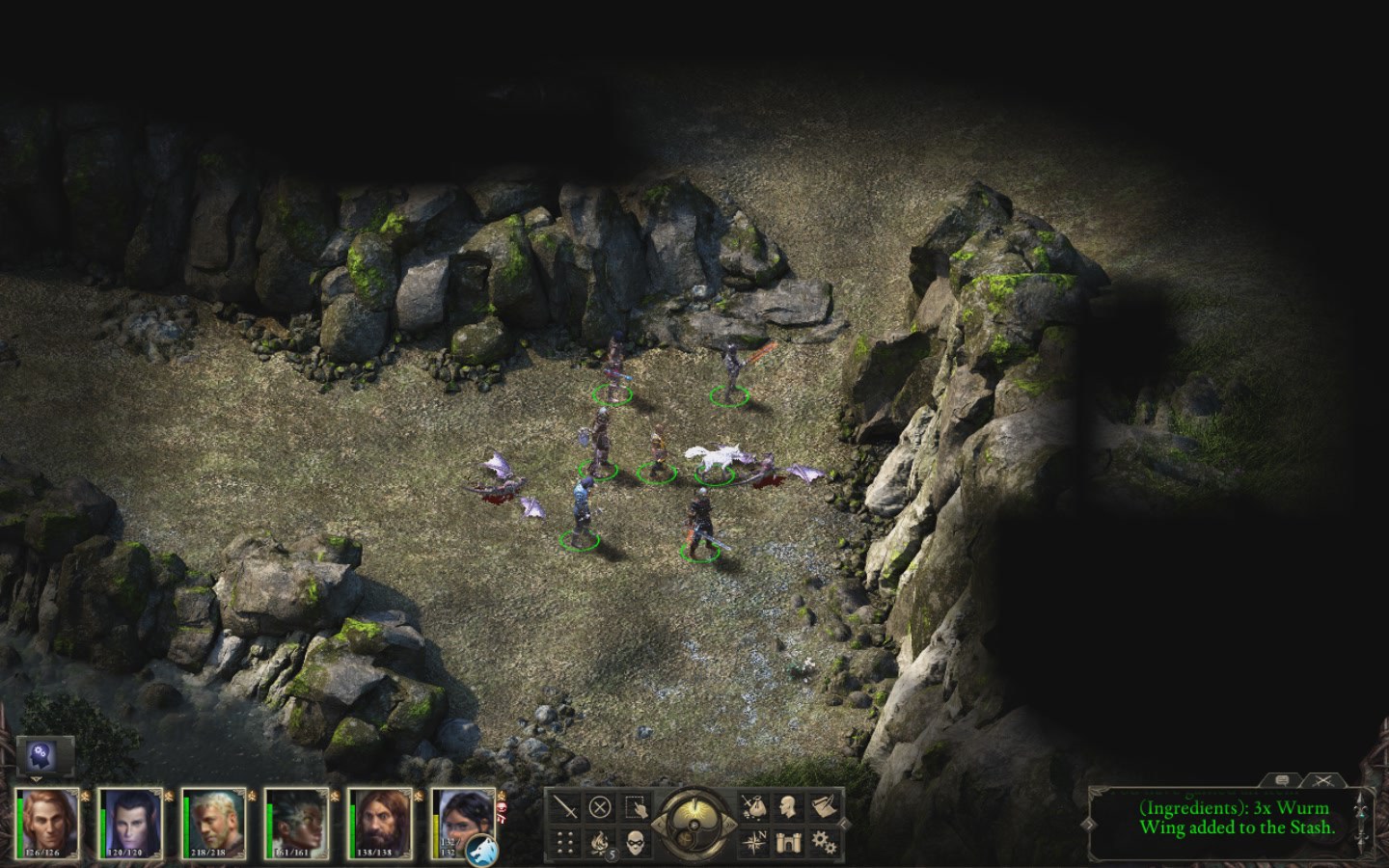Image resolution: width=1389 pixels, height=868 pixels.
Task: Open the party AI brain-gears button
Action: tap(44, 755)
